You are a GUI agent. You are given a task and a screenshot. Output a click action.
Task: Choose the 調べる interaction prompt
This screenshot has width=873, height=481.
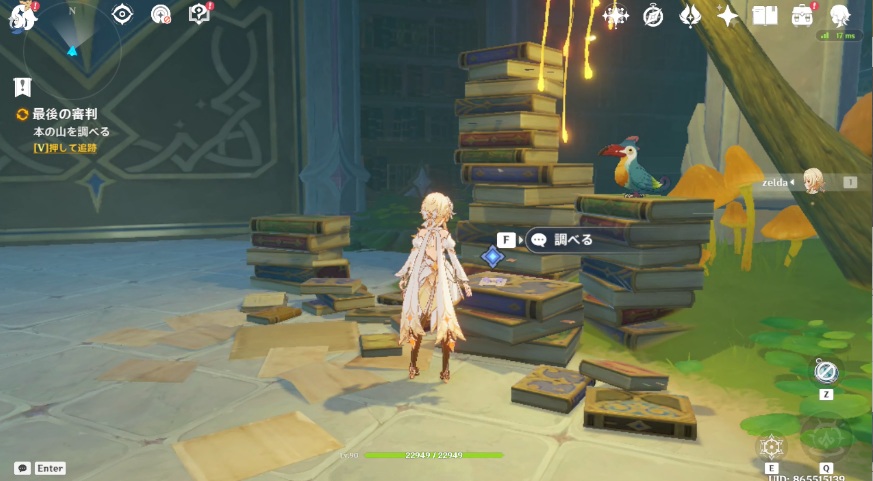566,240
